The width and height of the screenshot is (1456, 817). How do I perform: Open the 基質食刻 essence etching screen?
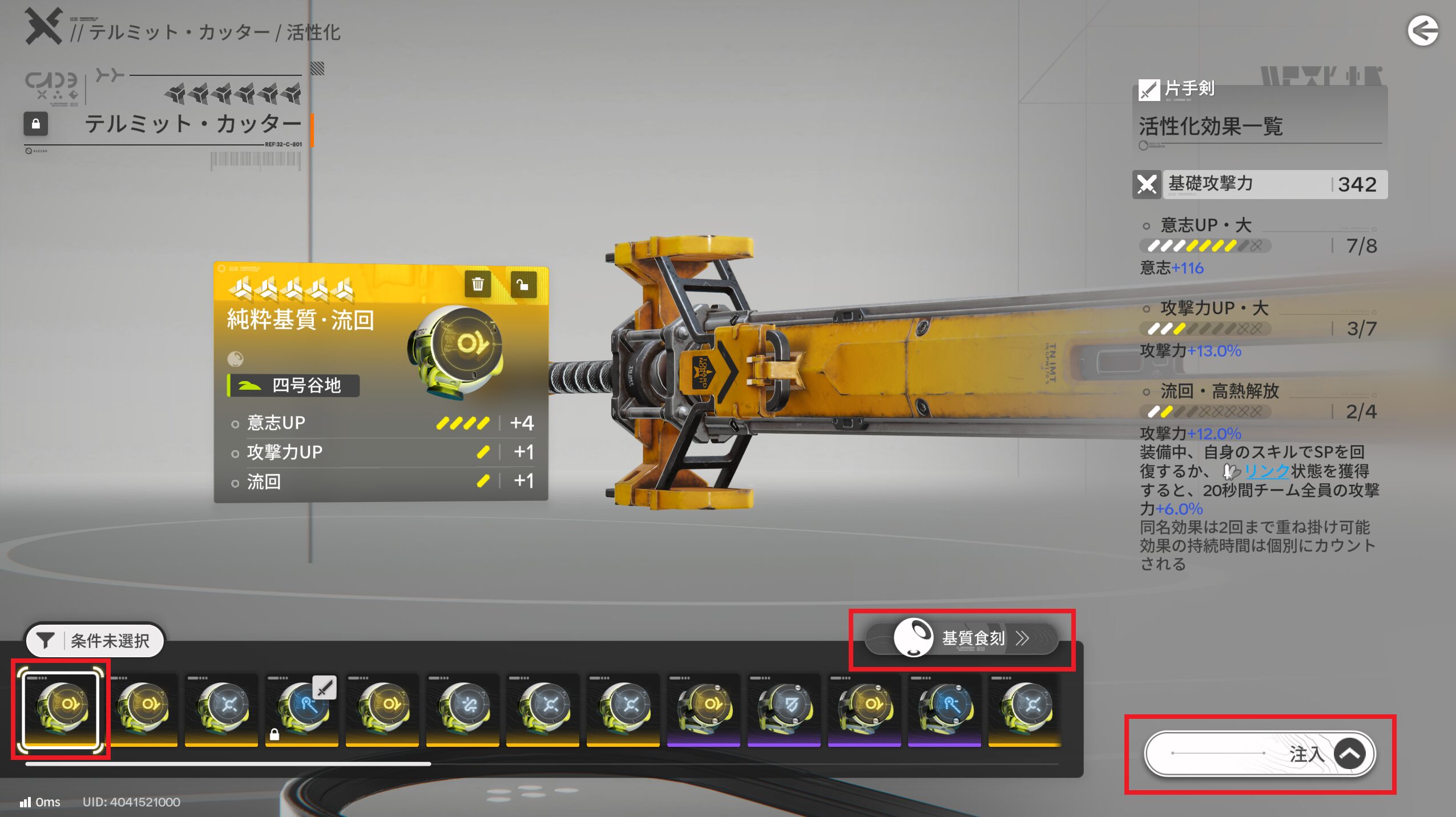962,638
